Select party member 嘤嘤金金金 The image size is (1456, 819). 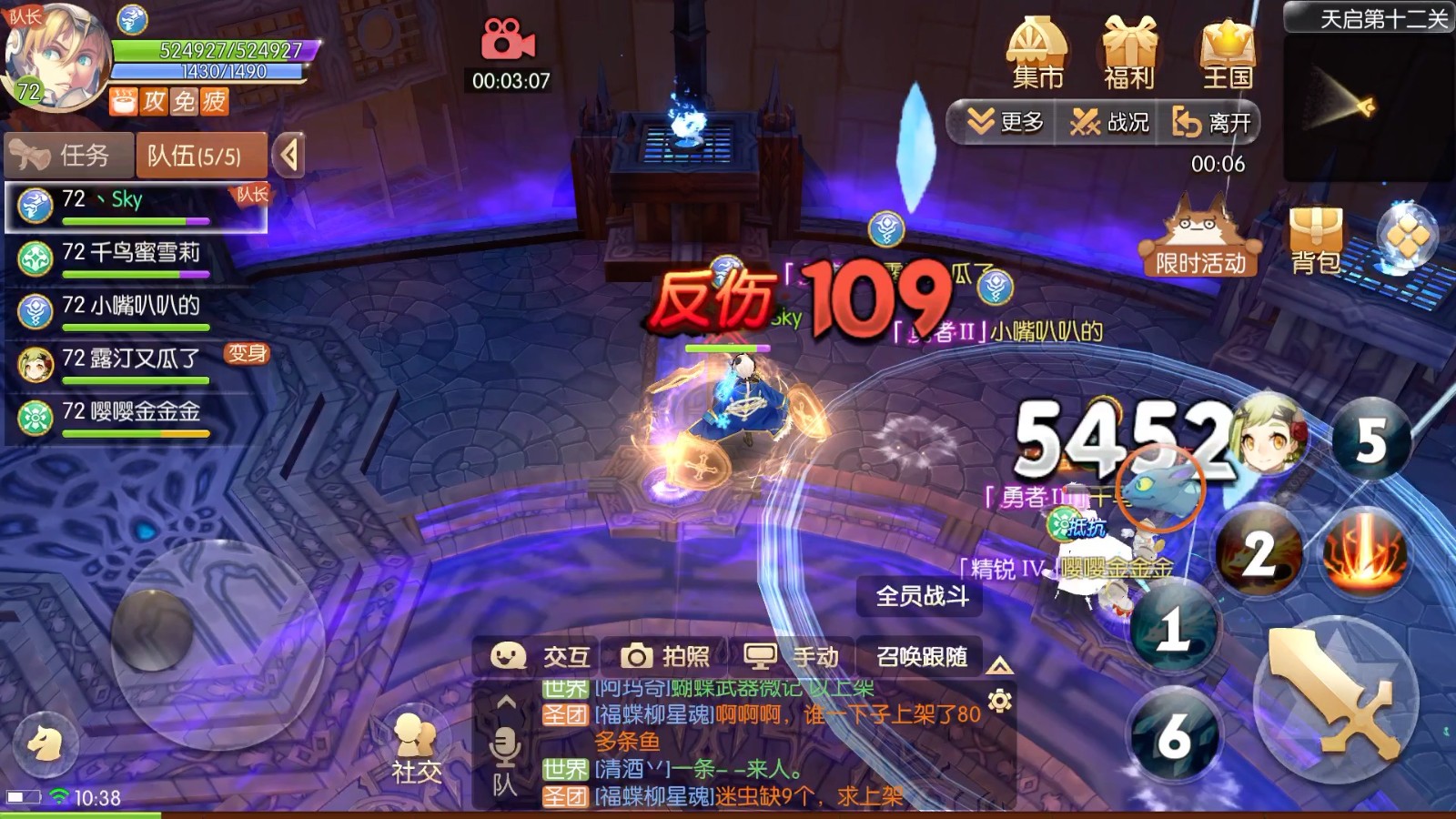tap(127, 413)
